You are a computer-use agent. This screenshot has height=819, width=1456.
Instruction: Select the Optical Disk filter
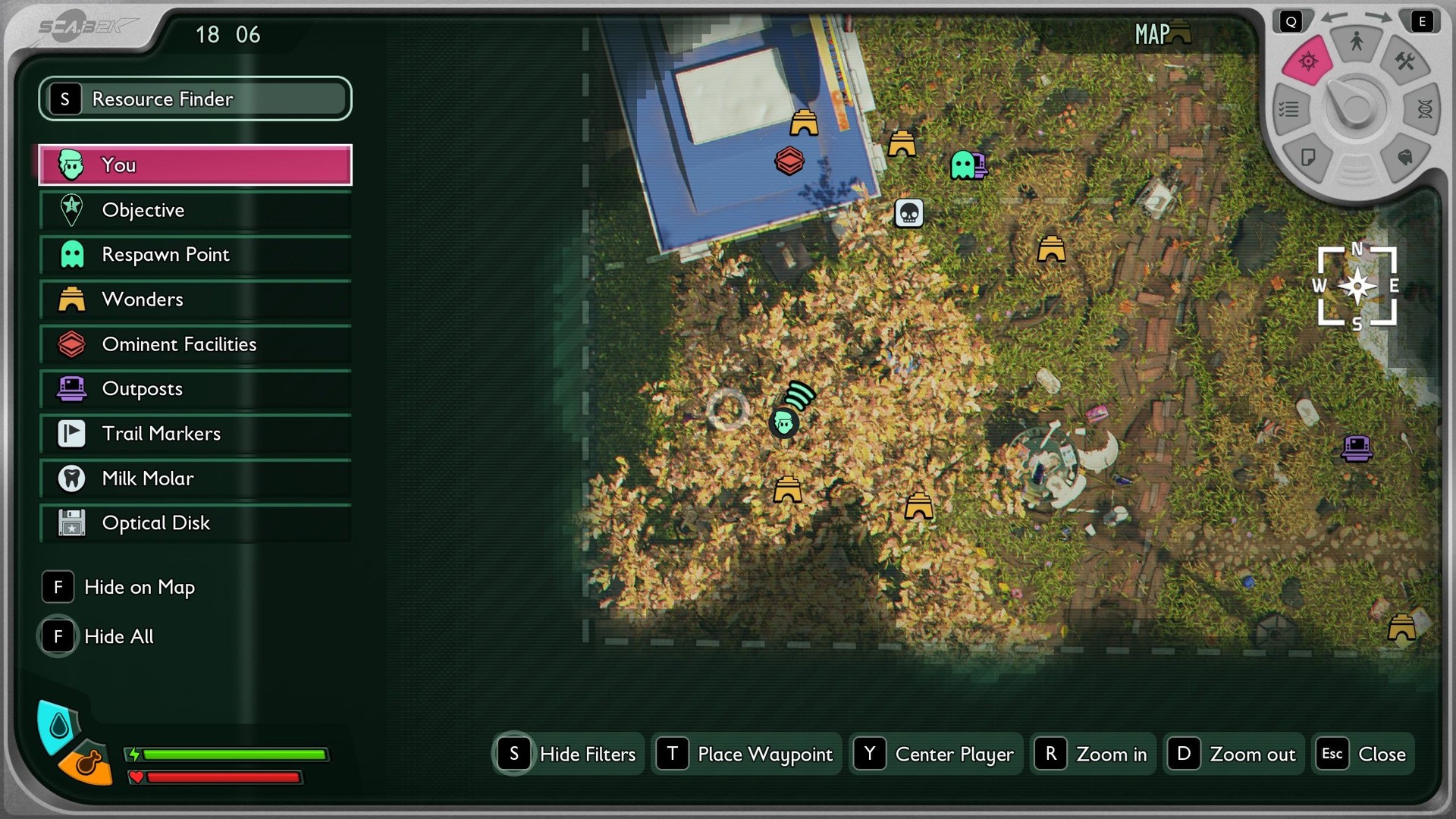click(195, 523)
